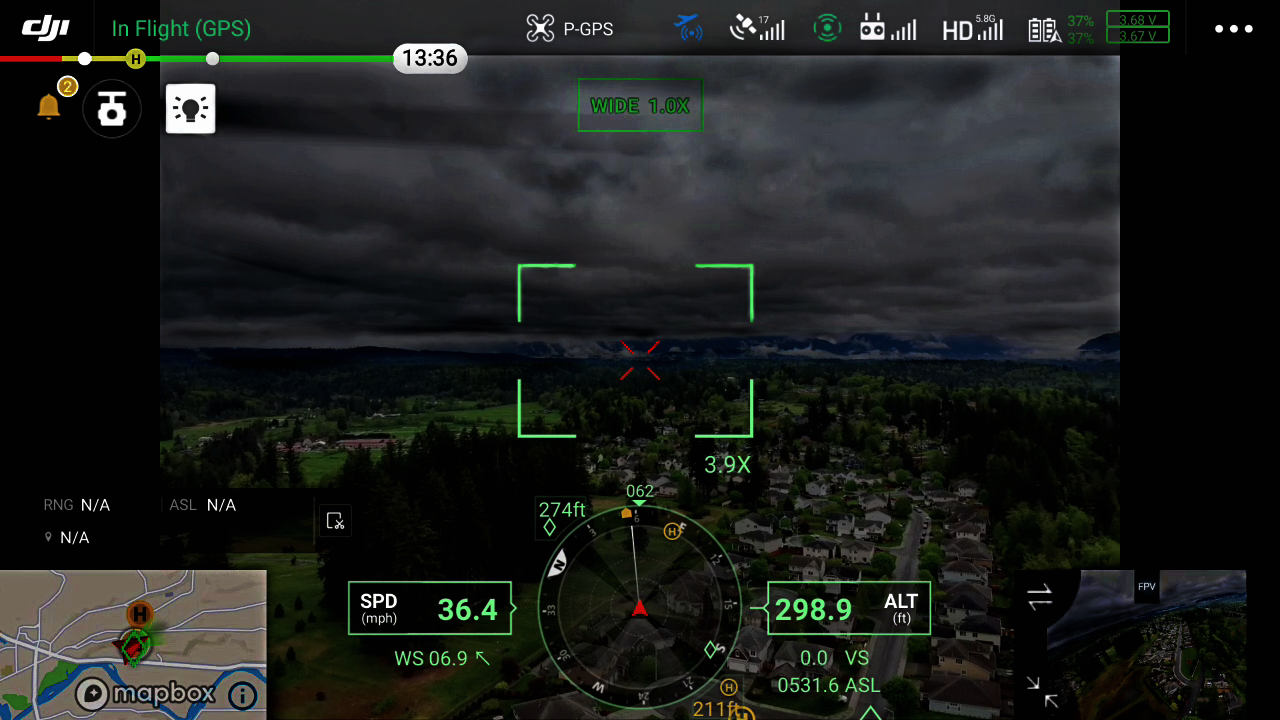The width and height of the screenshot is (1280, 720).
Task: Open the gimbal camera mode icon
Action: pos(111,108)
